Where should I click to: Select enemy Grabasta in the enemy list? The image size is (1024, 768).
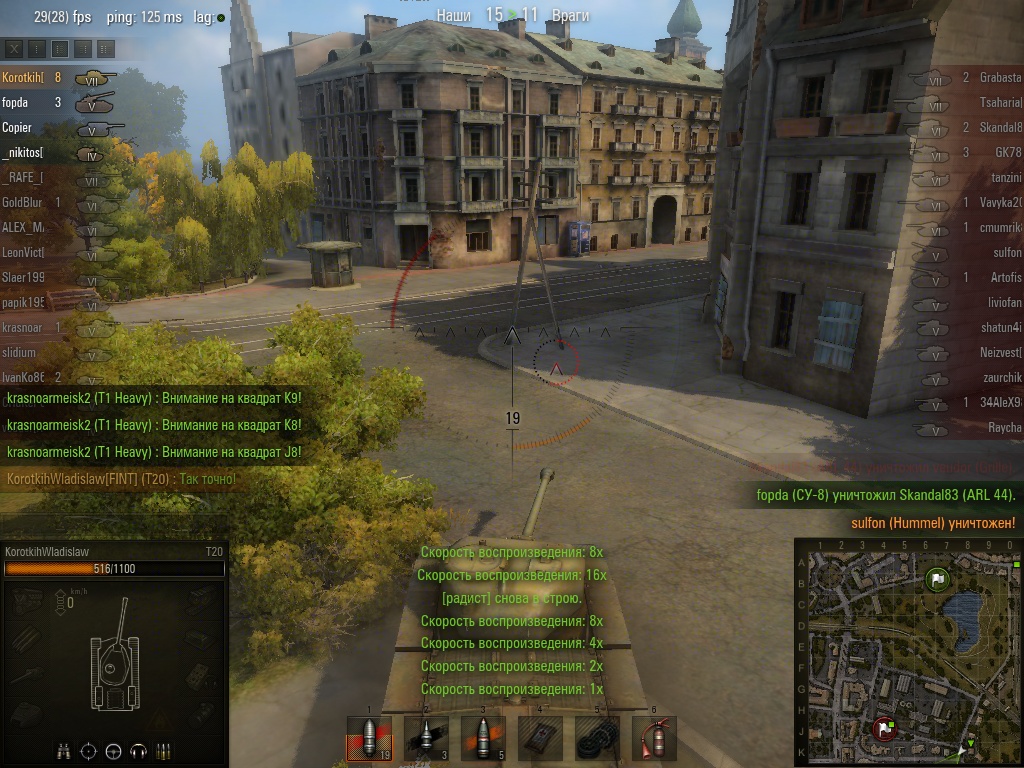click(x=1000, y=77)
